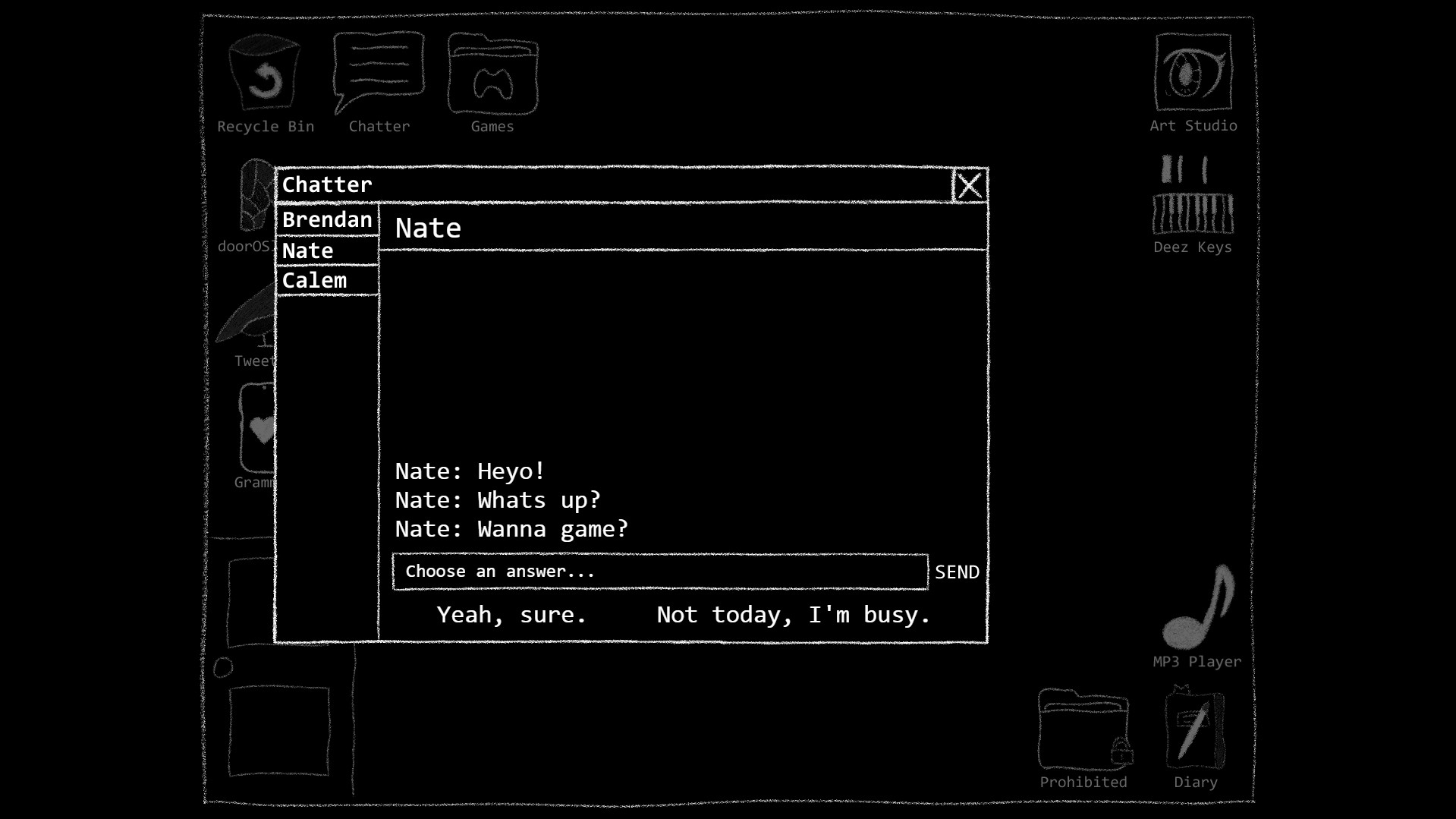Image resolution: width=1456 pixels, height=819 pixels.
Task: Choose the reply 'Yeah, sure.'
Action: pos(511,615)
